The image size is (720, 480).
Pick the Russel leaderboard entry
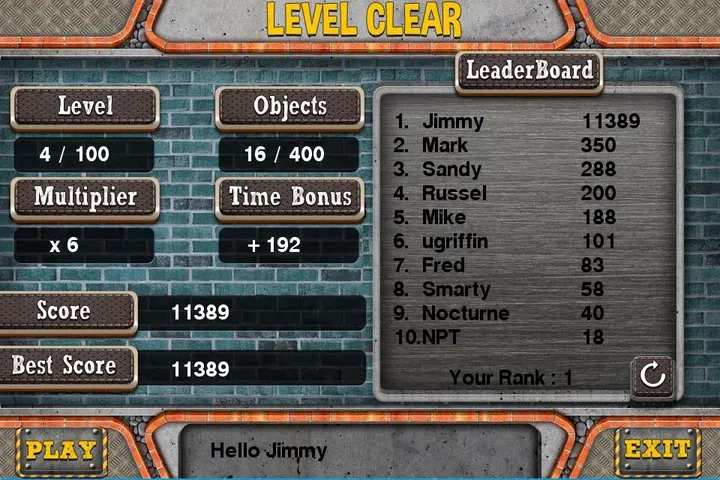click(516, 194)
